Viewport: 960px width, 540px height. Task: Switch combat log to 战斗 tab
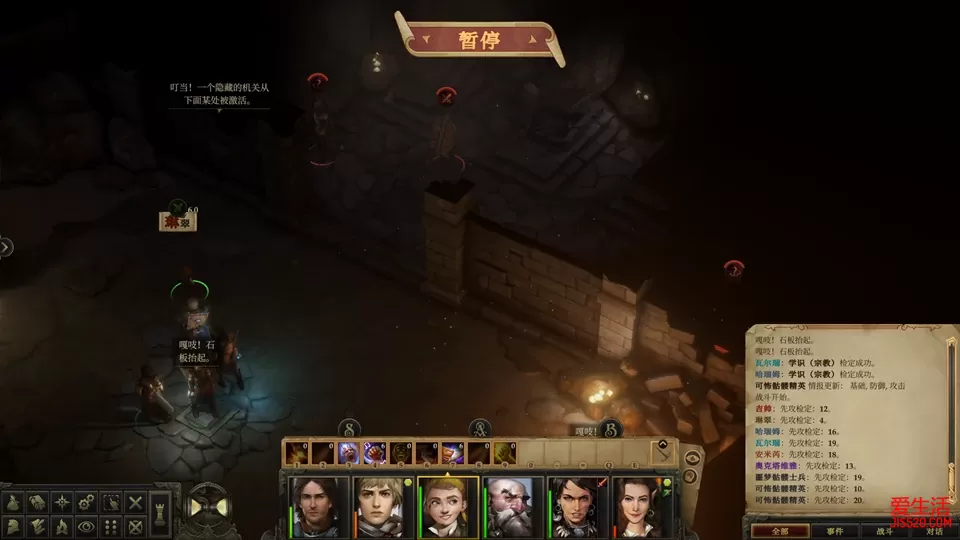[885, 531]
